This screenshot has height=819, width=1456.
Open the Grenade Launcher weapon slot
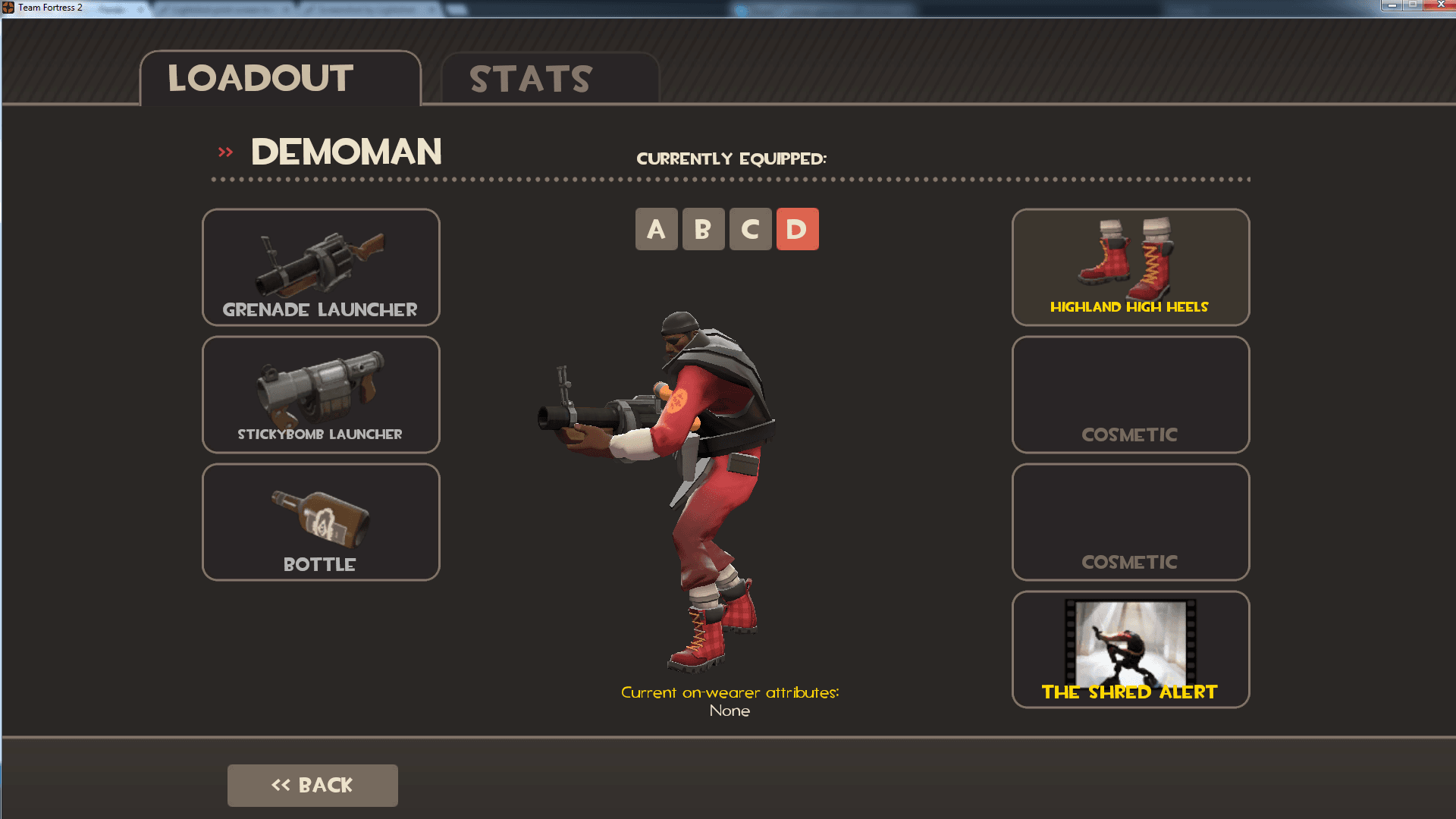pos(320,267)
